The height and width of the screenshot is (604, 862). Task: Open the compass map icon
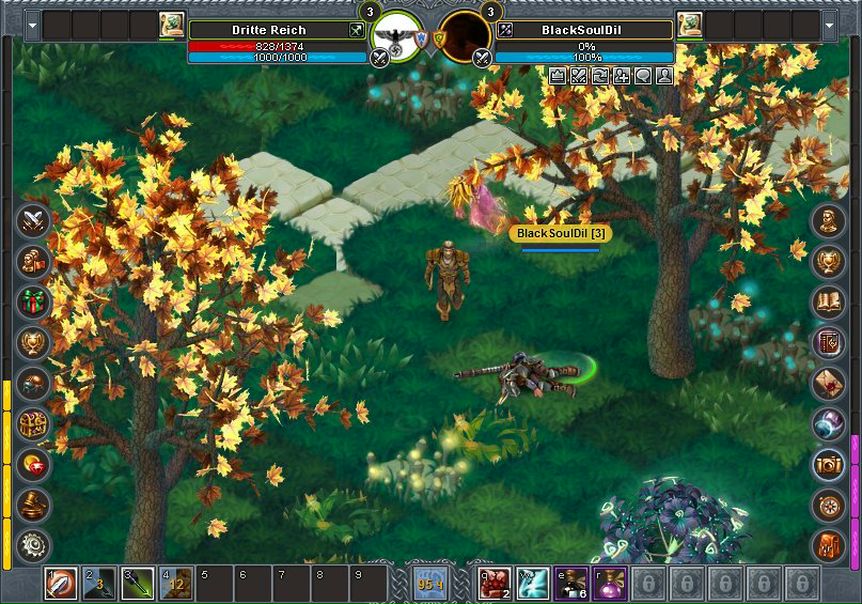click(828, 505)
